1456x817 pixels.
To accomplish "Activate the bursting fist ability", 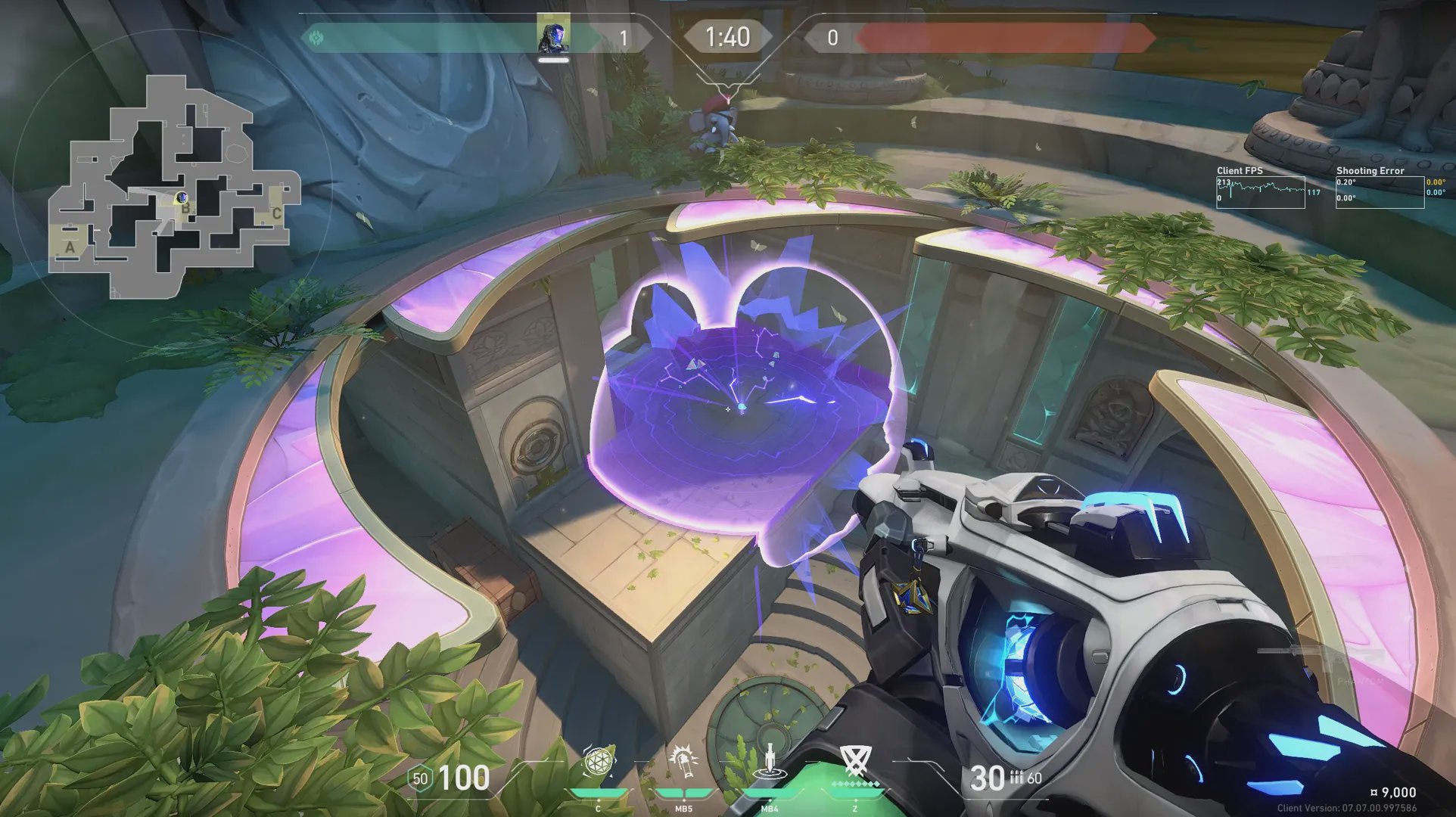I will click(x=683, y=761).
